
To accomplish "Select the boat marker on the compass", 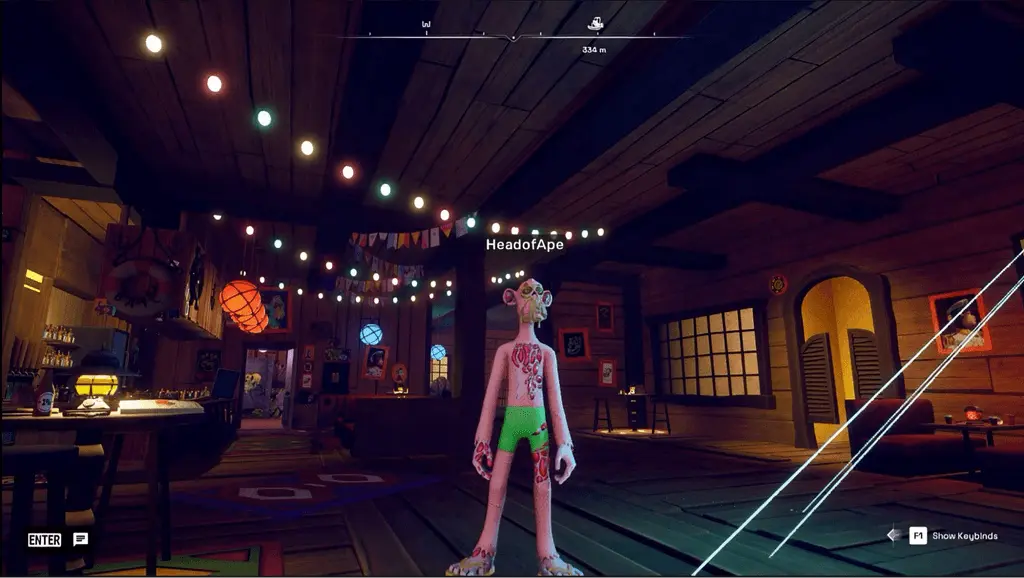I will coord(595,23).
